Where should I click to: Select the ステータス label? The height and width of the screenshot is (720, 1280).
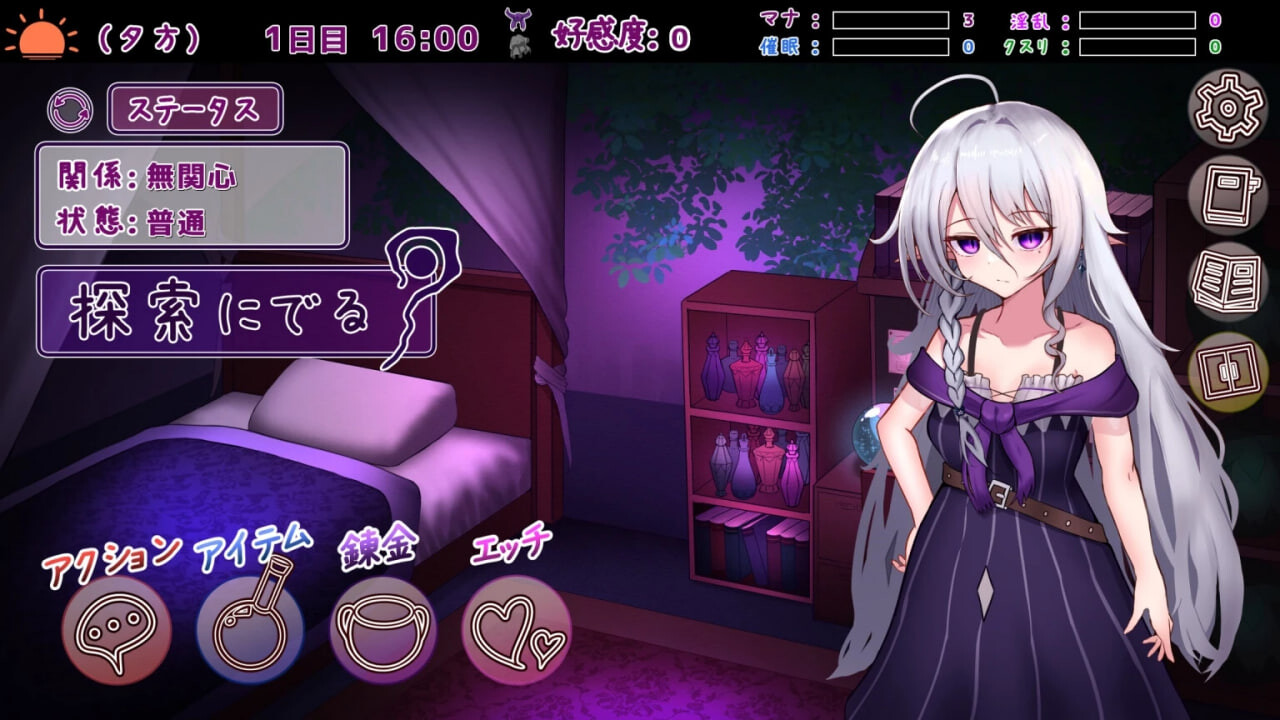point(197,110)
